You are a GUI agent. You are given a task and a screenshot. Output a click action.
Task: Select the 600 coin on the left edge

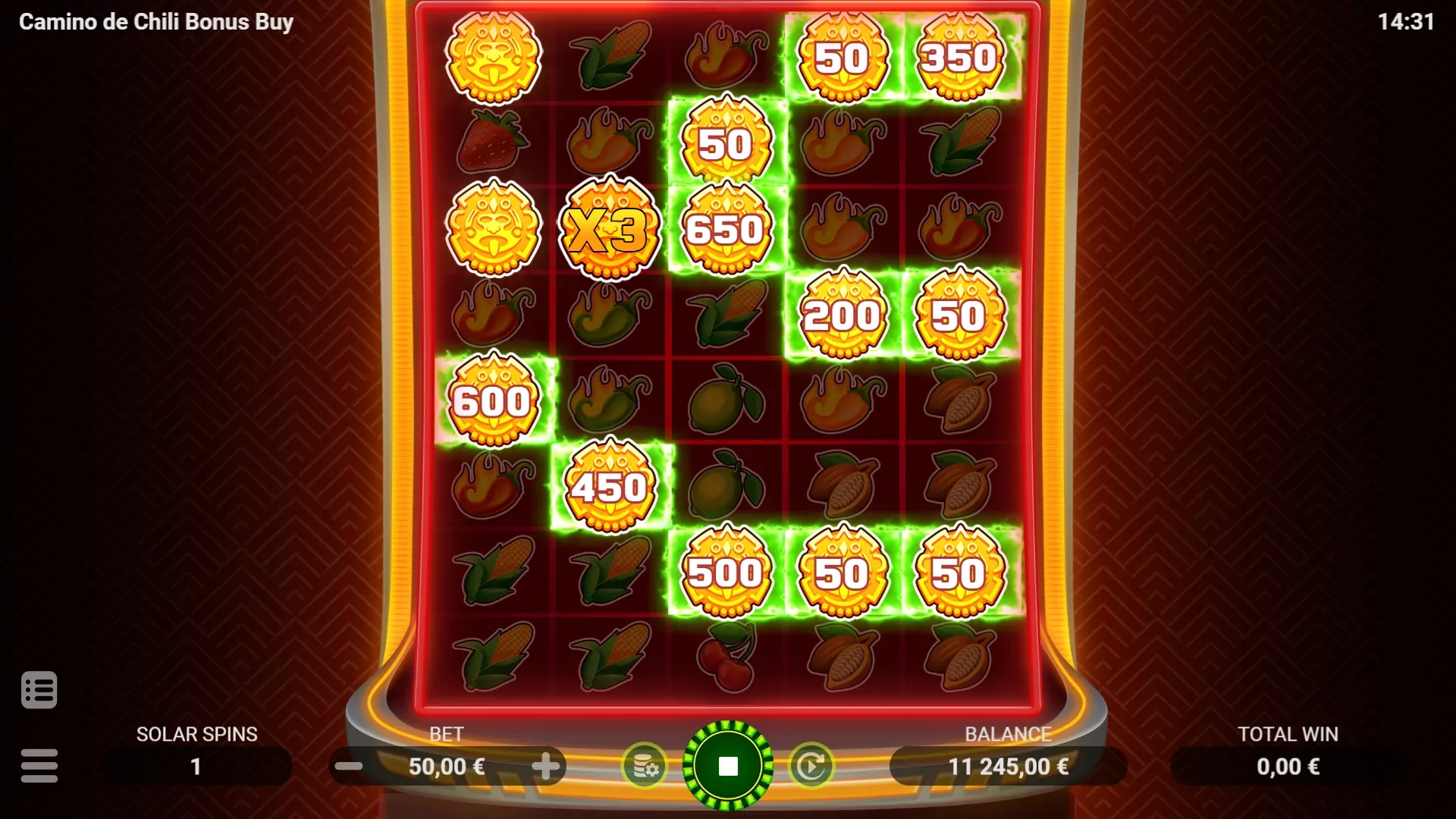[494, 400]
